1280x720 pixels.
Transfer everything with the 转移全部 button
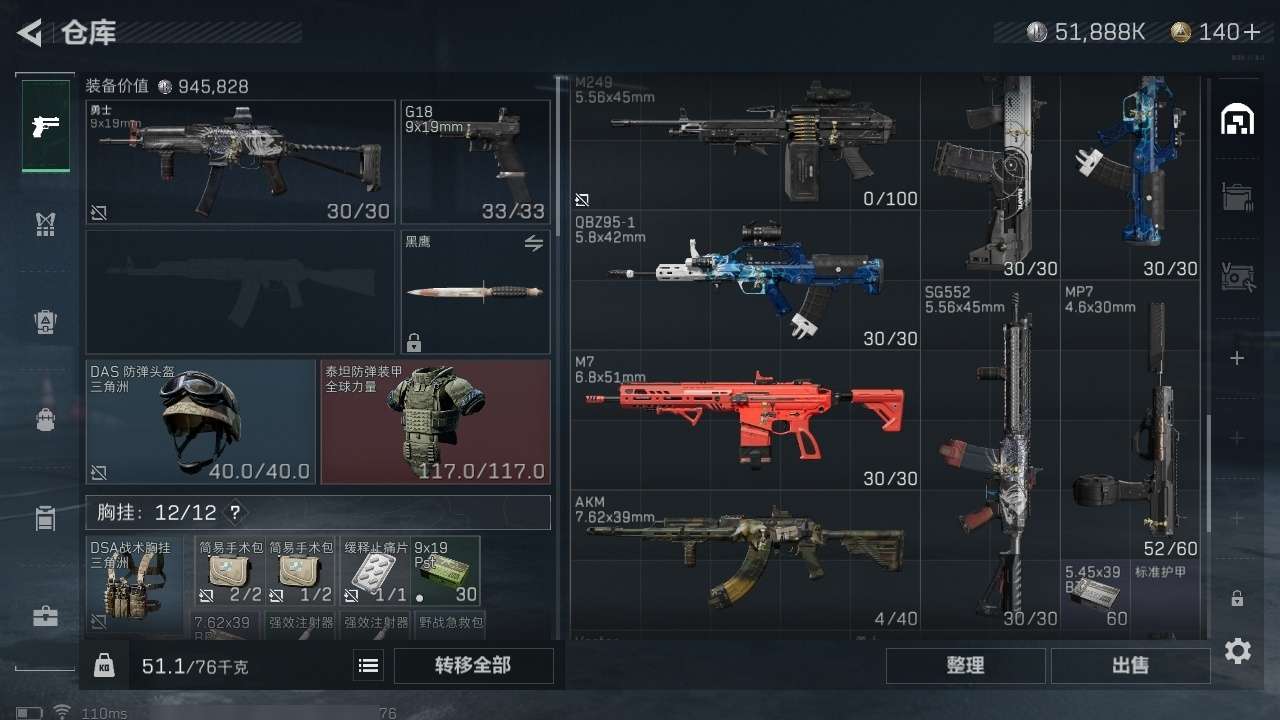pos(473,666)
